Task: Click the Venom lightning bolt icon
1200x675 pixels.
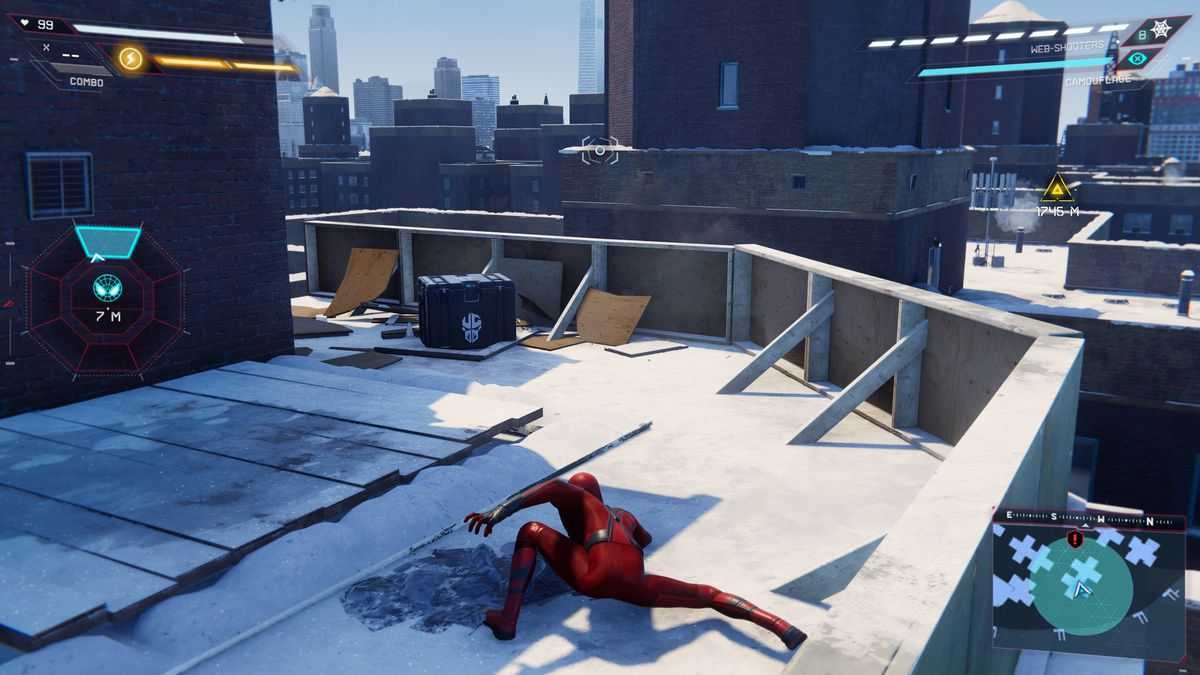Action: tap(130, 58)
